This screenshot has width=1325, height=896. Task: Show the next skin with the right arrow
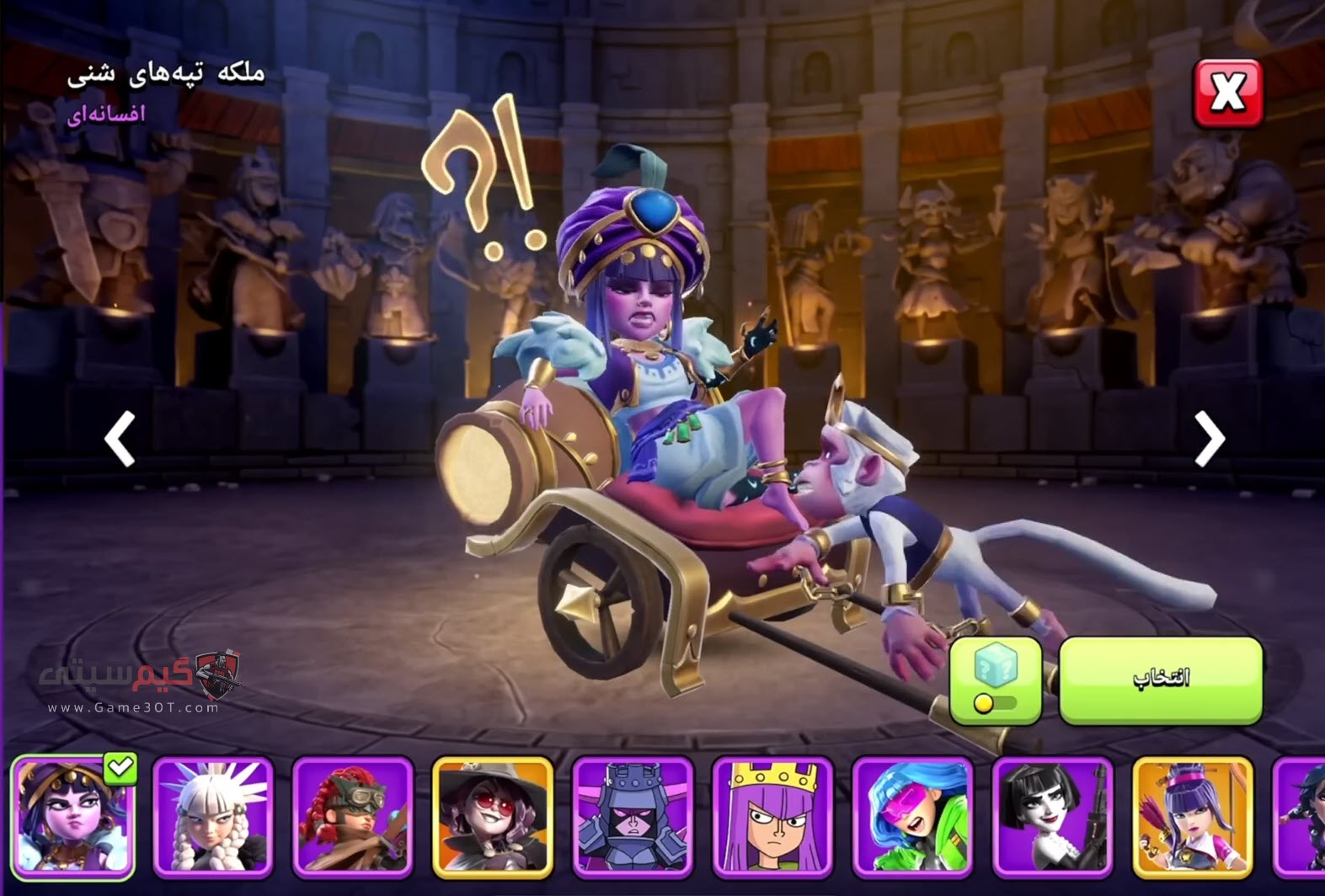[1209, 438]
